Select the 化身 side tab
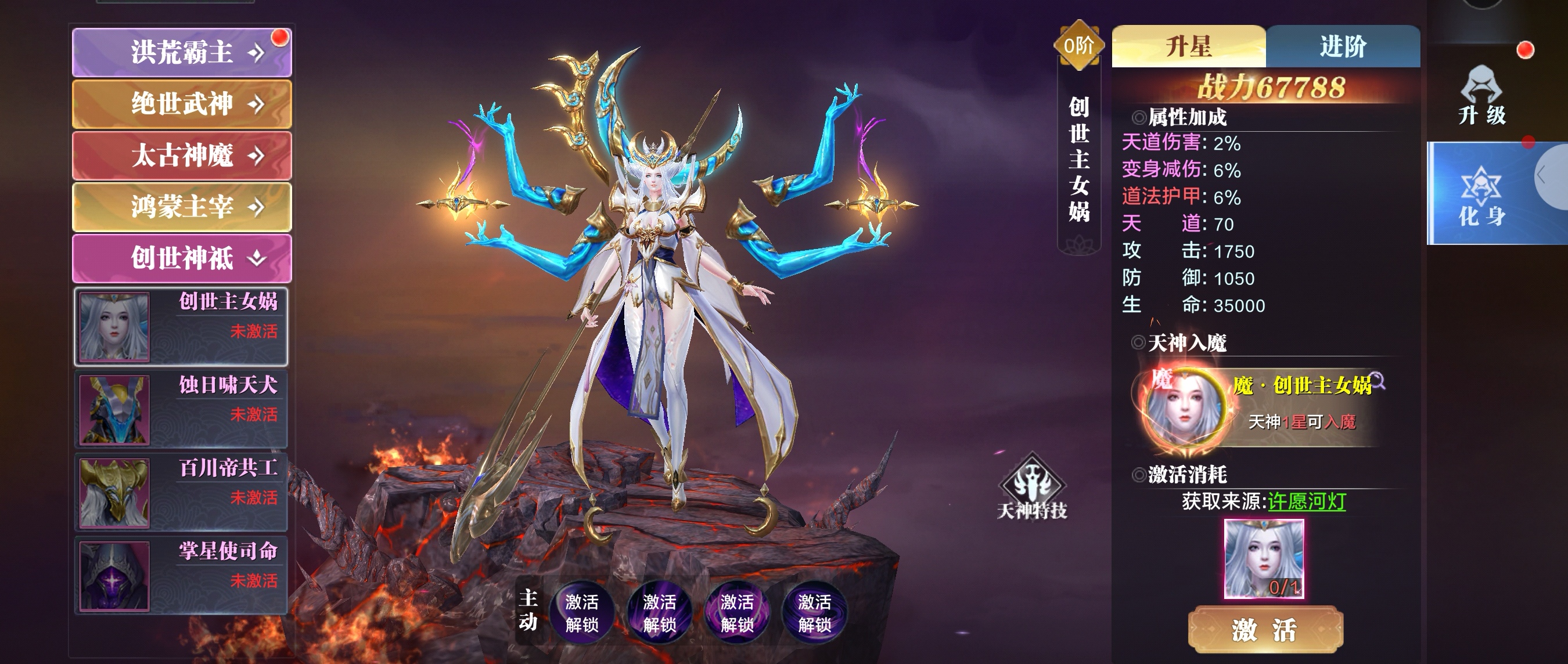The image size is (1568, 664). tap(1481, 196)
